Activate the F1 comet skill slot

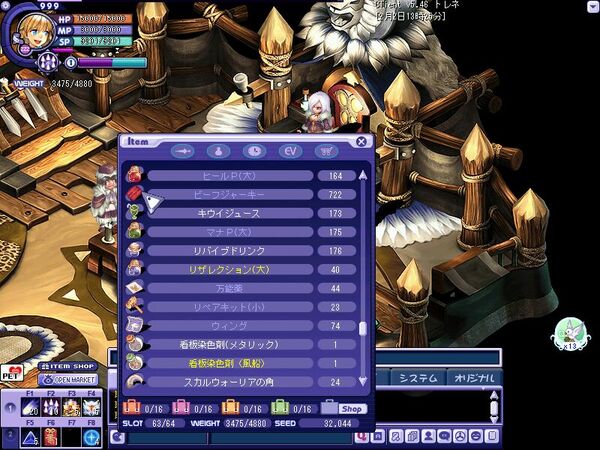coord(31,407)
